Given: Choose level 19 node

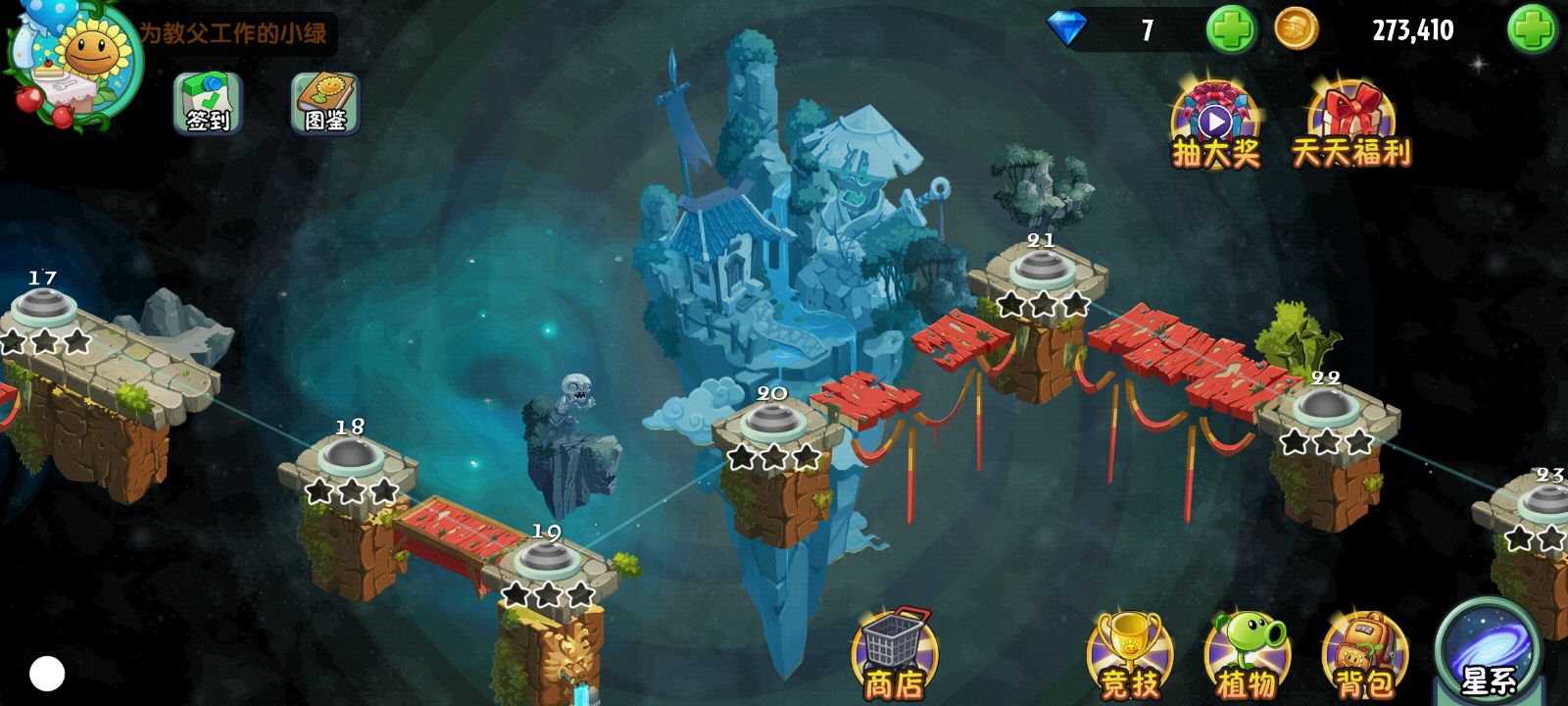Looking at the screenshot, I should pyautogui.click(x=545, y=561).
